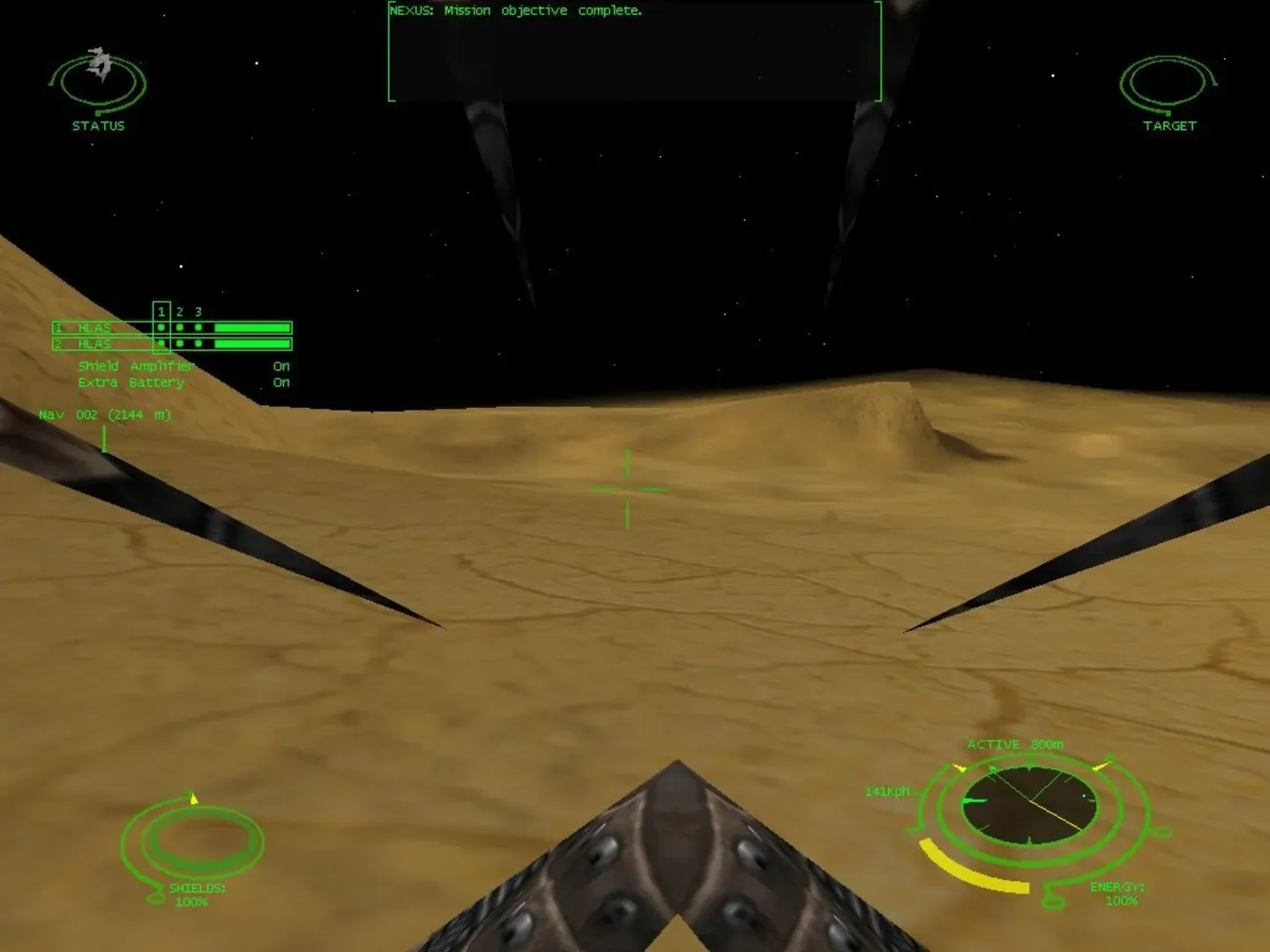Toggle weapon linkage dot for HLAS slot 2
This screenshot has width=1270, height=952.
click(x=160, y=344)
